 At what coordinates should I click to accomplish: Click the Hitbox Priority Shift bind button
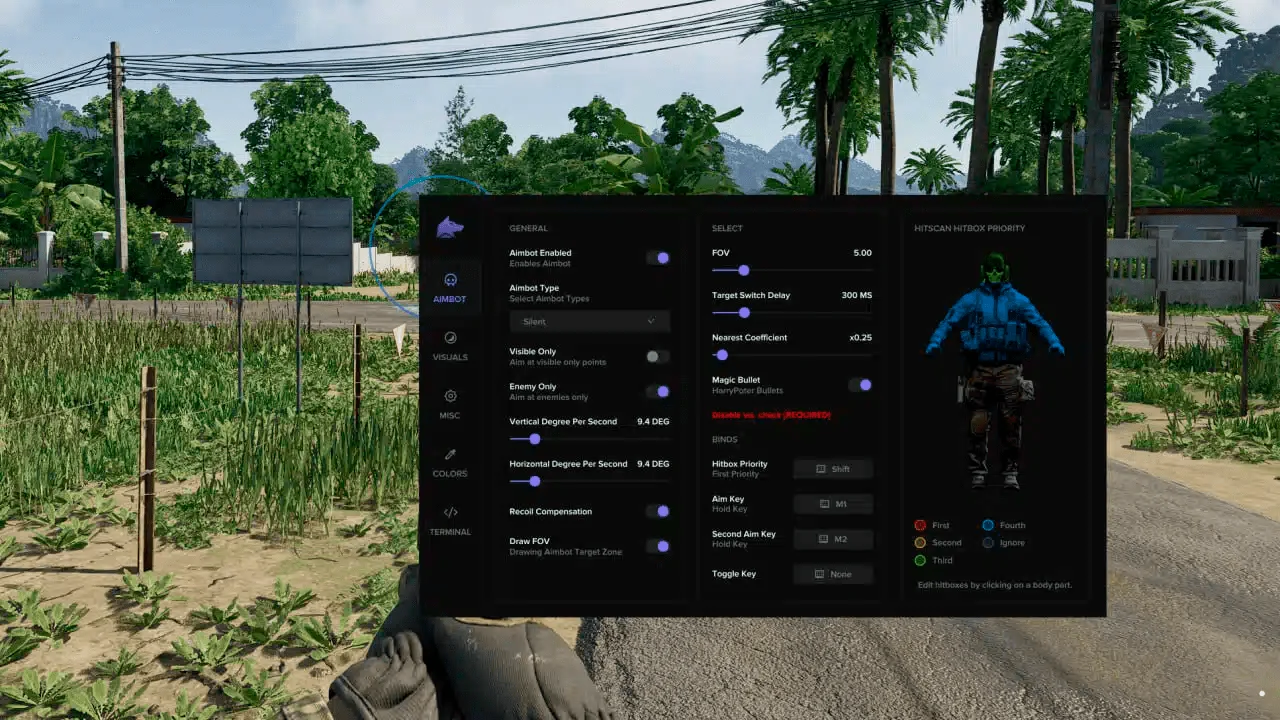(832, 469)
